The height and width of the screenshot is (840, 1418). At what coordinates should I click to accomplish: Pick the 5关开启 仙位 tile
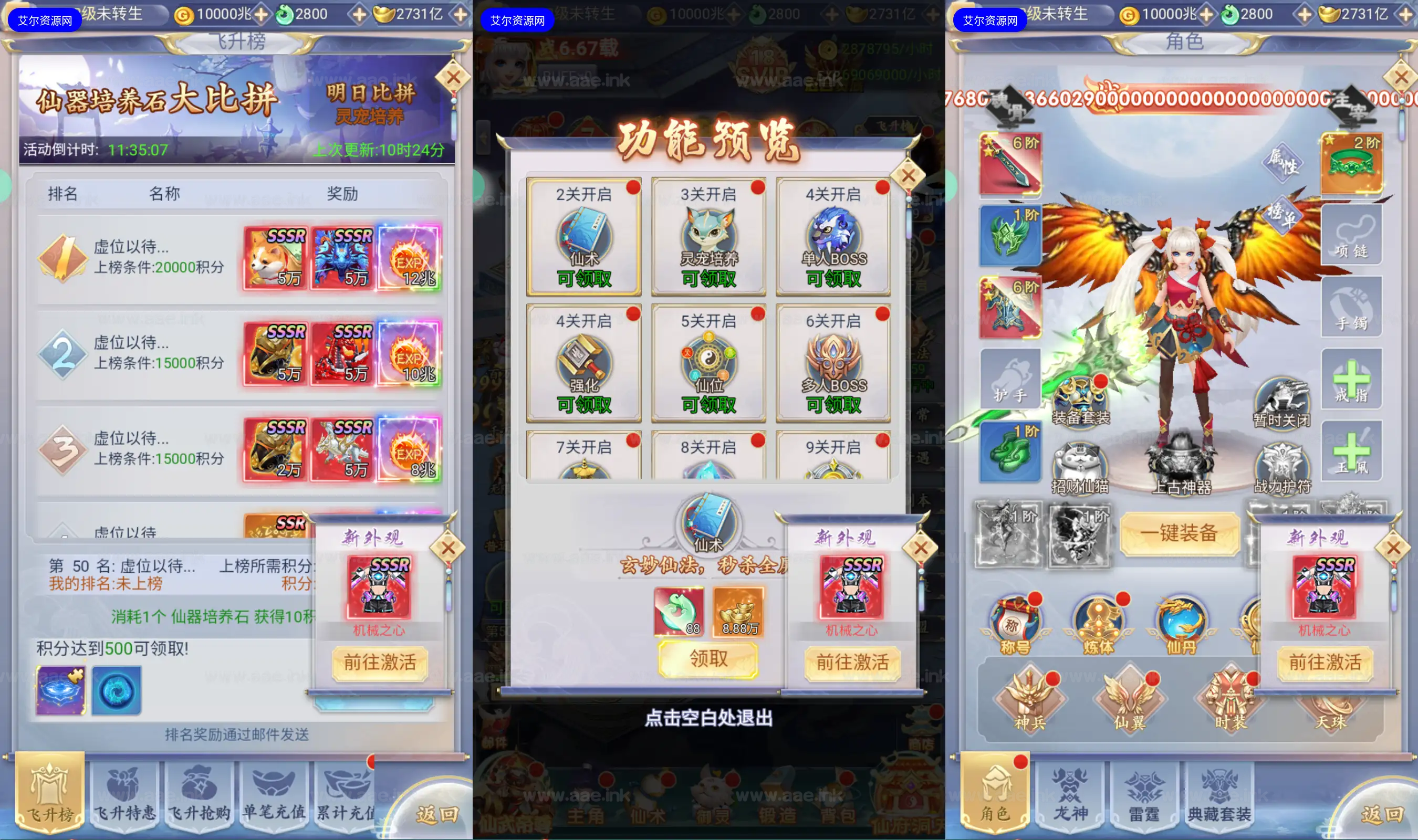point(708,363)
